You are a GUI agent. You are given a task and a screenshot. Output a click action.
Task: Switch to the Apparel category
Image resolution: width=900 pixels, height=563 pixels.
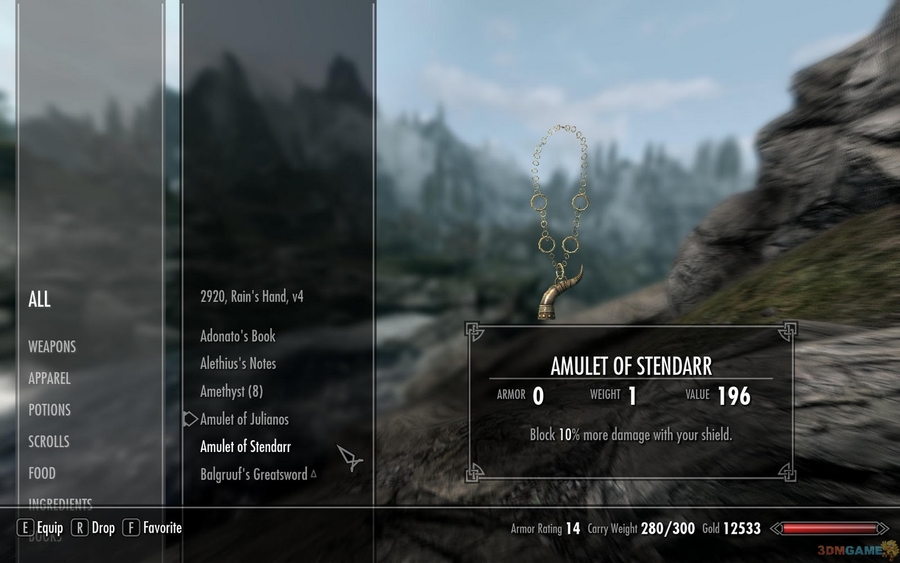[x=49, y=379]
